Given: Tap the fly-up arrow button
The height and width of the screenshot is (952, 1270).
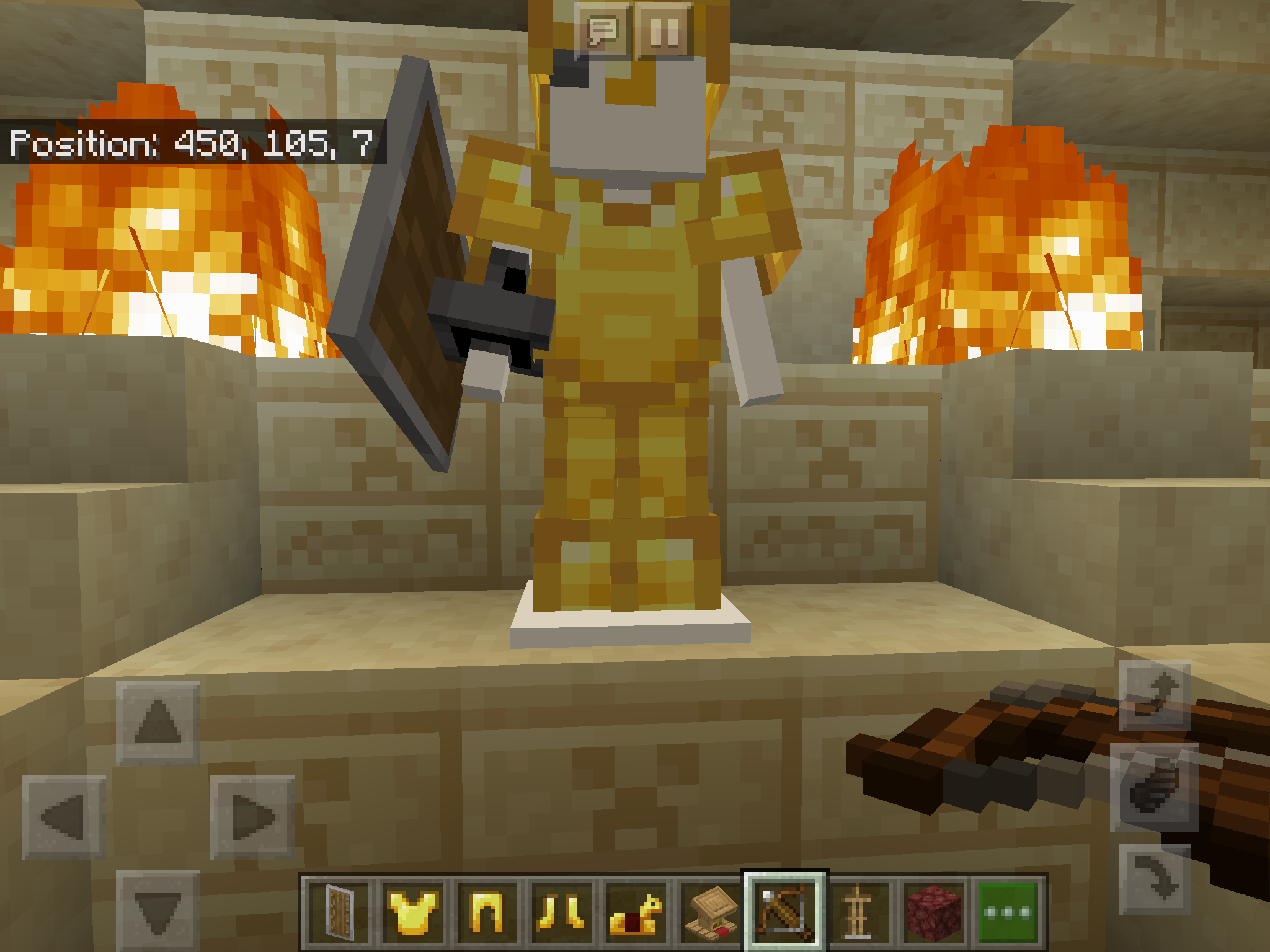Looking at the screenshot, I should (1155, 695).
